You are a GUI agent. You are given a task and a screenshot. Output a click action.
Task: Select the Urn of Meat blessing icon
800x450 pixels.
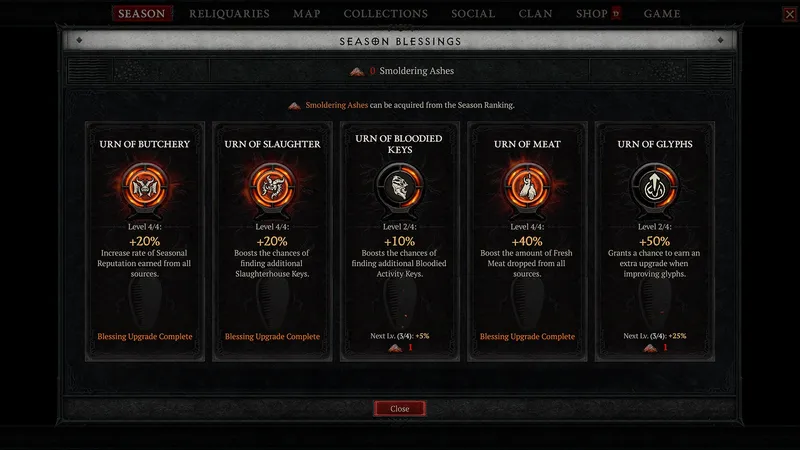(x=527, y=186)
